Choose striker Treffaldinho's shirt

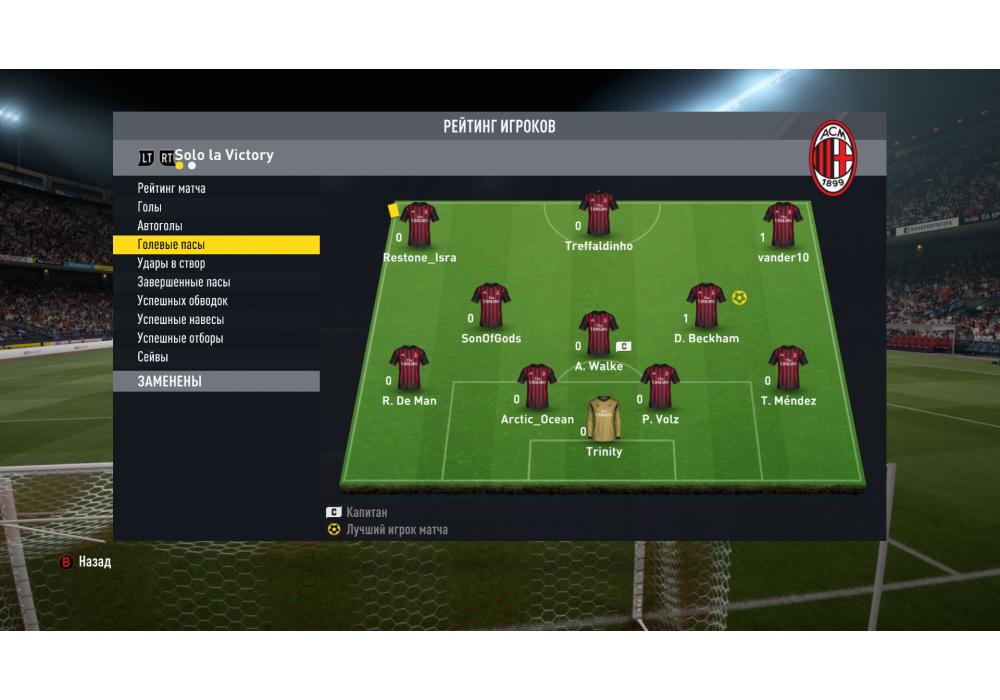pyautogui.click(x=598, y=214)
